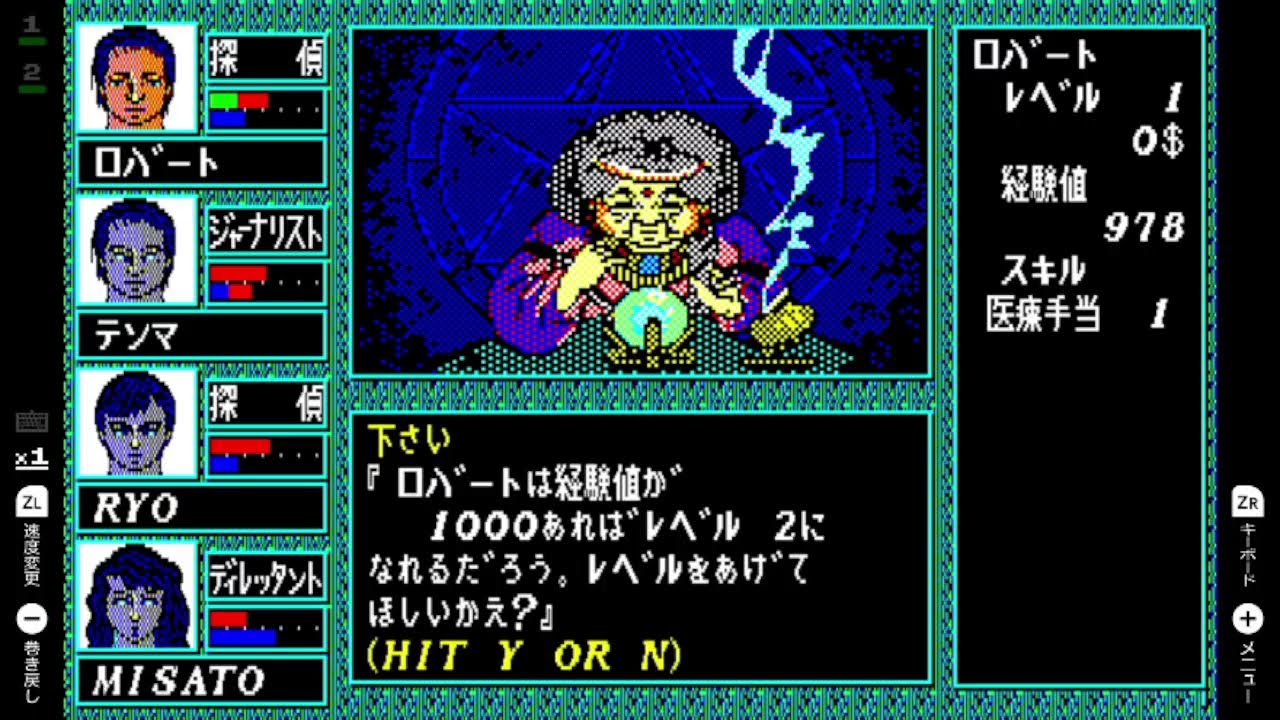The width and height of the screenshot is (1280, 720).
Task: Select Robert's character portrait
Action: tap(136, 80)
